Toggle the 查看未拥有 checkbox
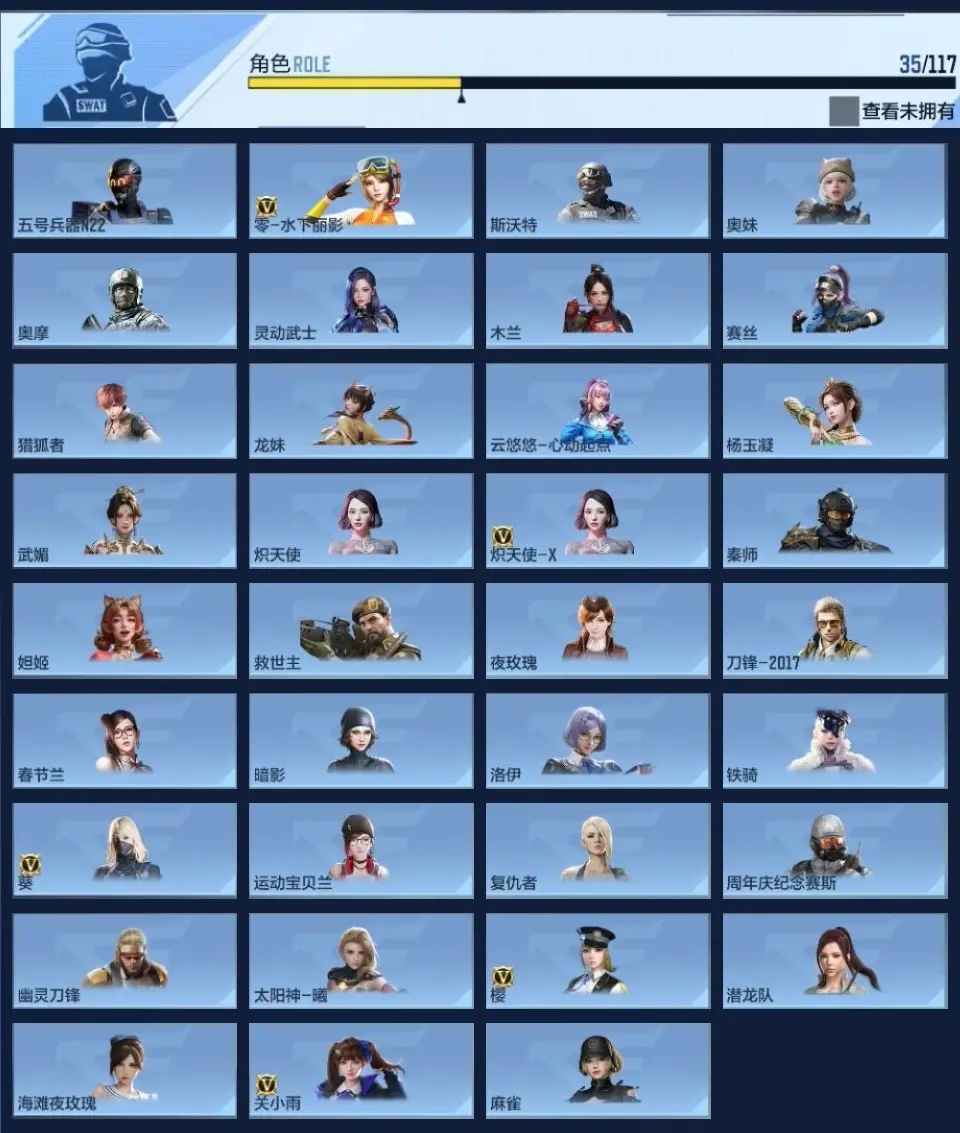 (843, 111)
